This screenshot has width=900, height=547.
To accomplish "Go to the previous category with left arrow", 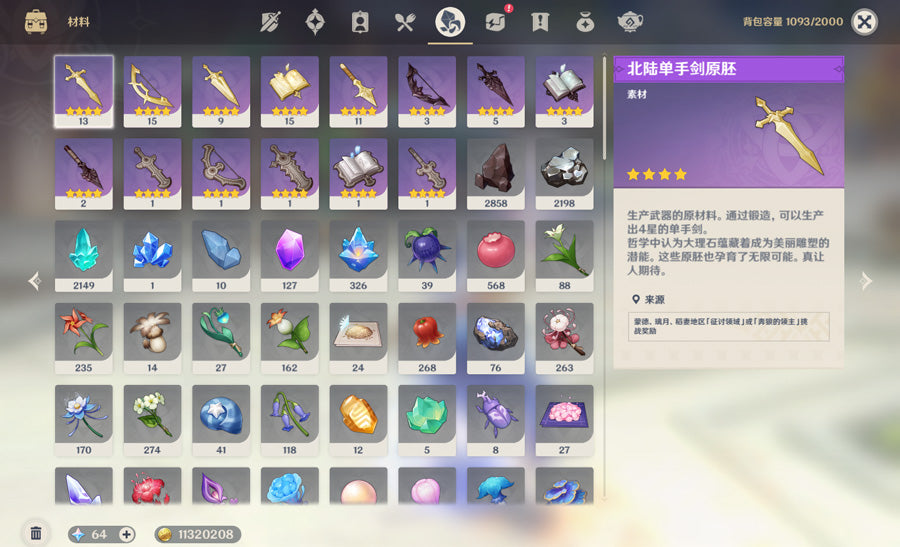I will coord(34,281).
